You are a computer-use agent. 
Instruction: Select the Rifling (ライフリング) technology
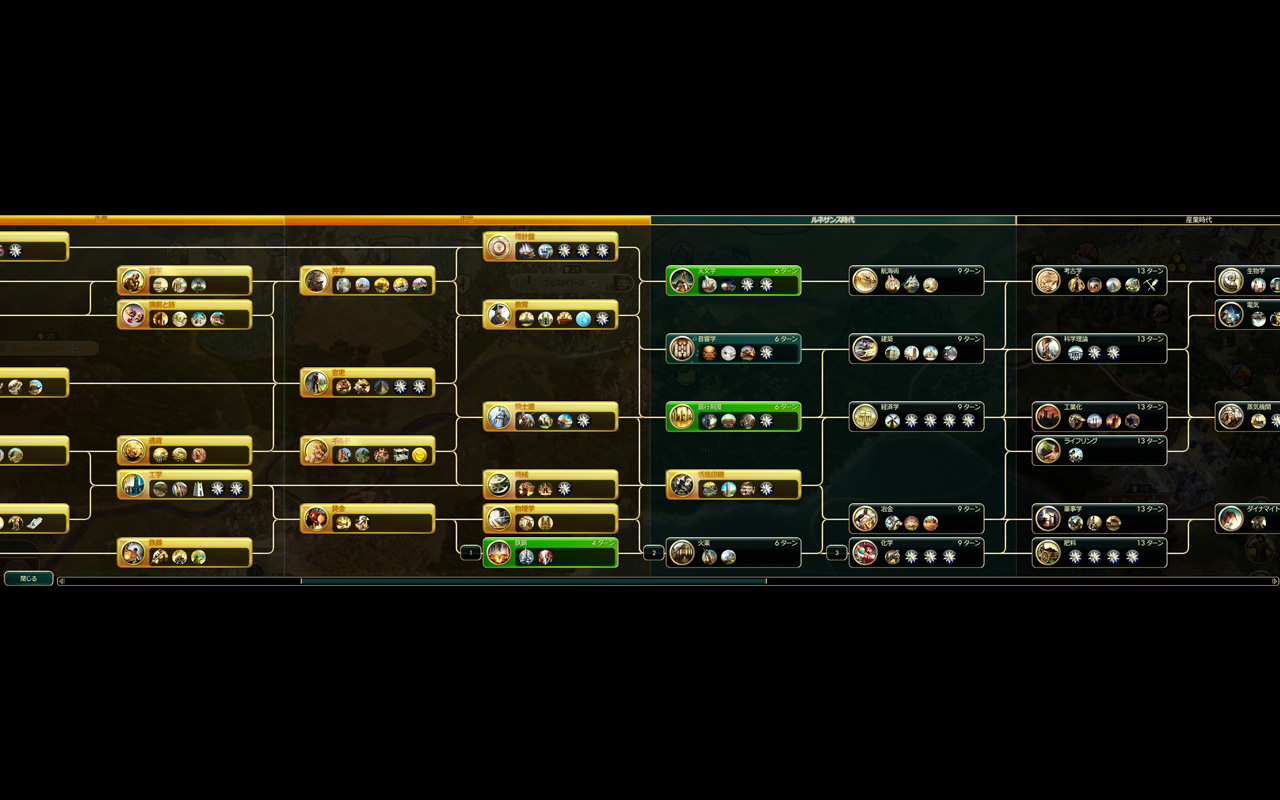[1100, 451]
